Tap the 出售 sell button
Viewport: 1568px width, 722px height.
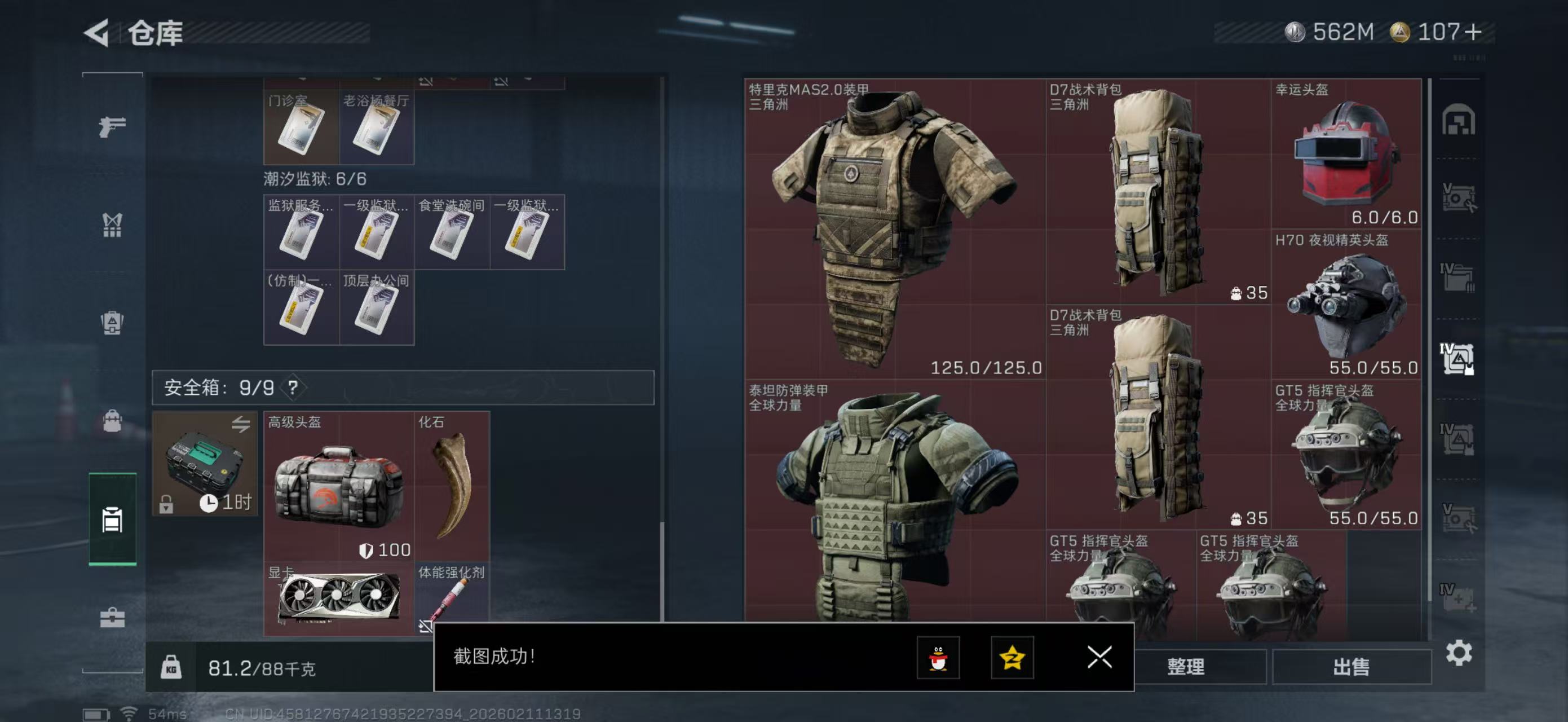click(1351, 667)
